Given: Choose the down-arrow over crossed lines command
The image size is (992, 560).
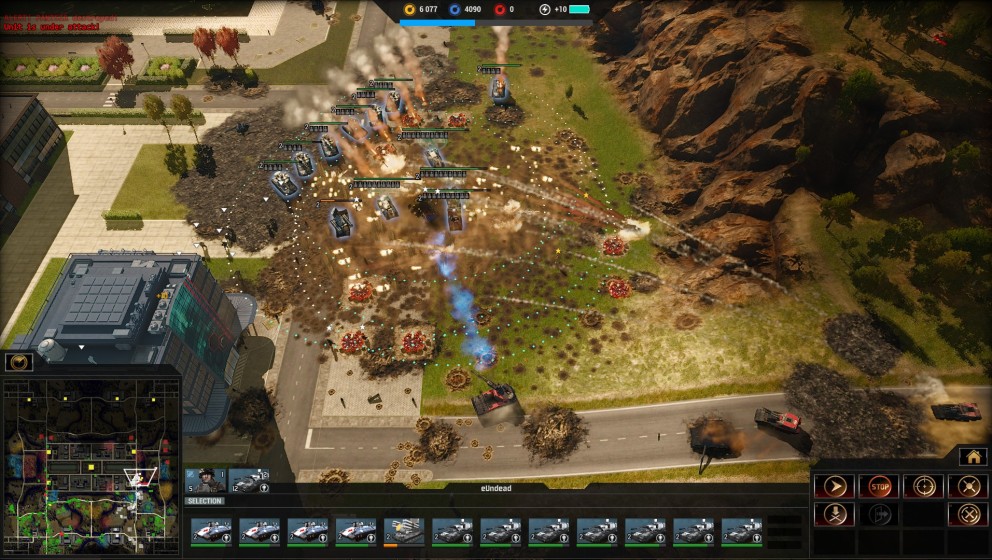Looking at the screenshot, I should 833,515.
